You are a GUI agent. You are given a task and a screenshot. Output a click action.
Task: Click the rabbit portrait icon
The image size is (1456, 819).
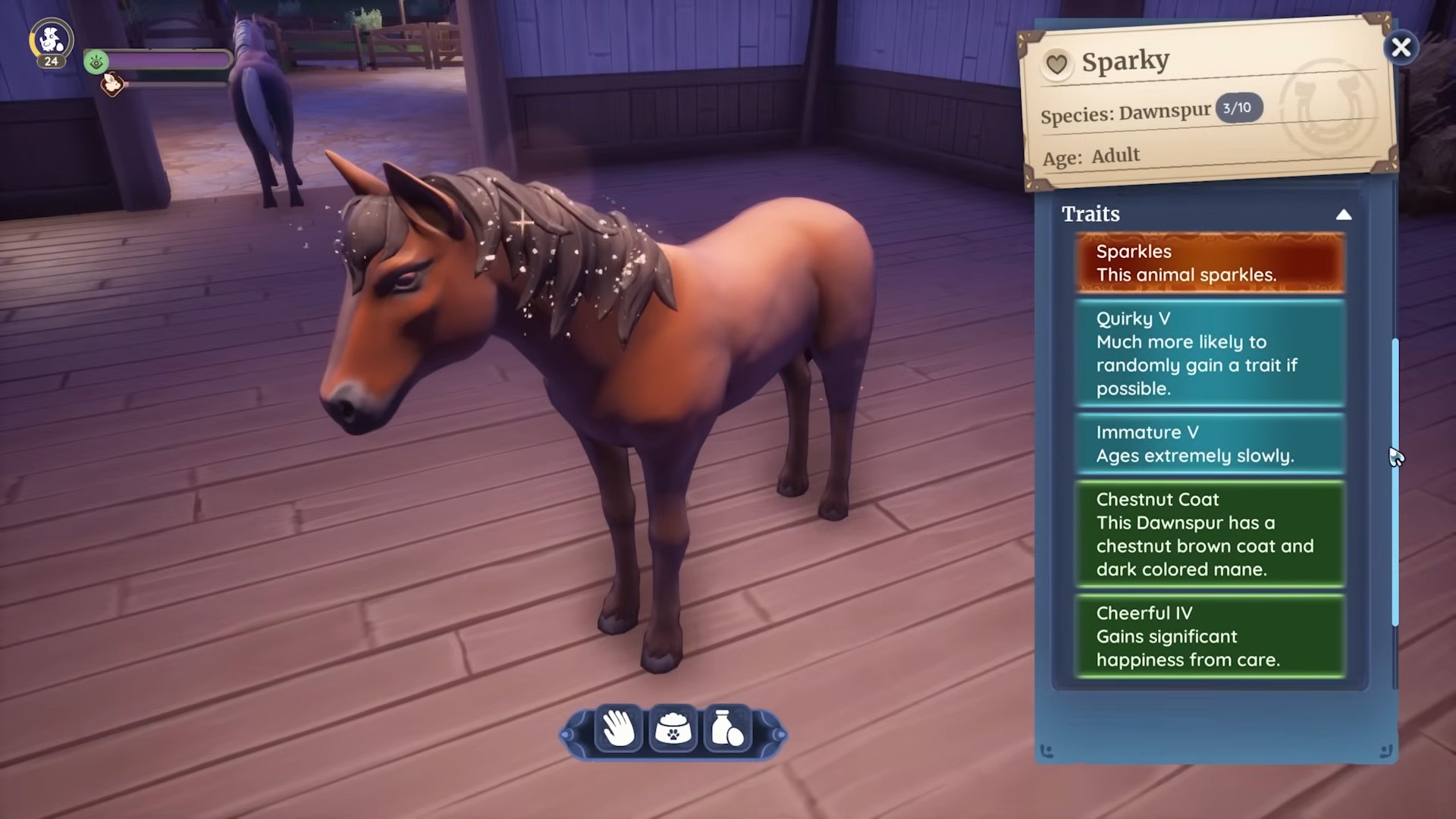[x=112, y=86]
